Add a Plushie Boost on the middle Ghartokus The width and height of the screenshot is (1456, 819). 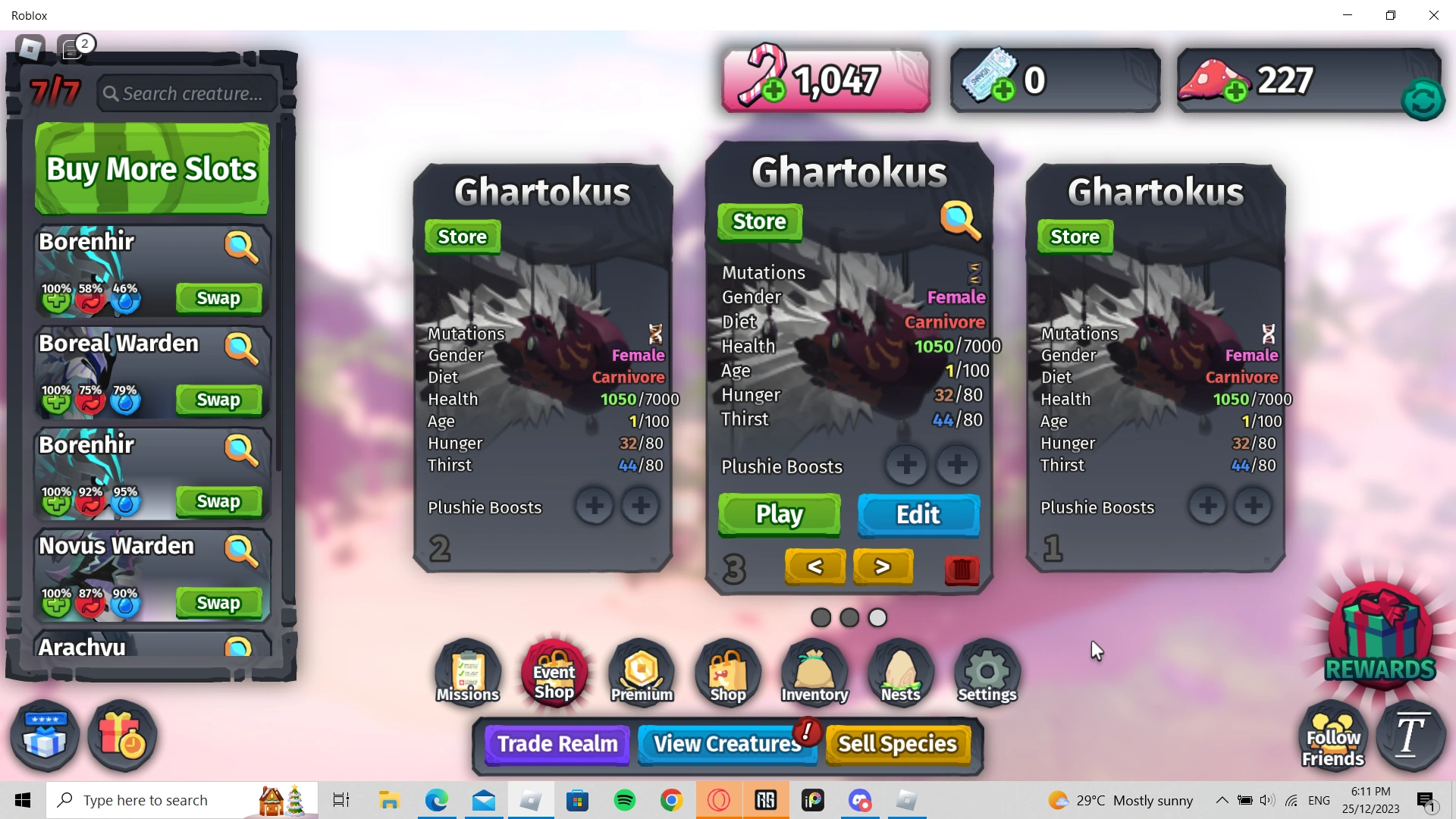[907, 465]
